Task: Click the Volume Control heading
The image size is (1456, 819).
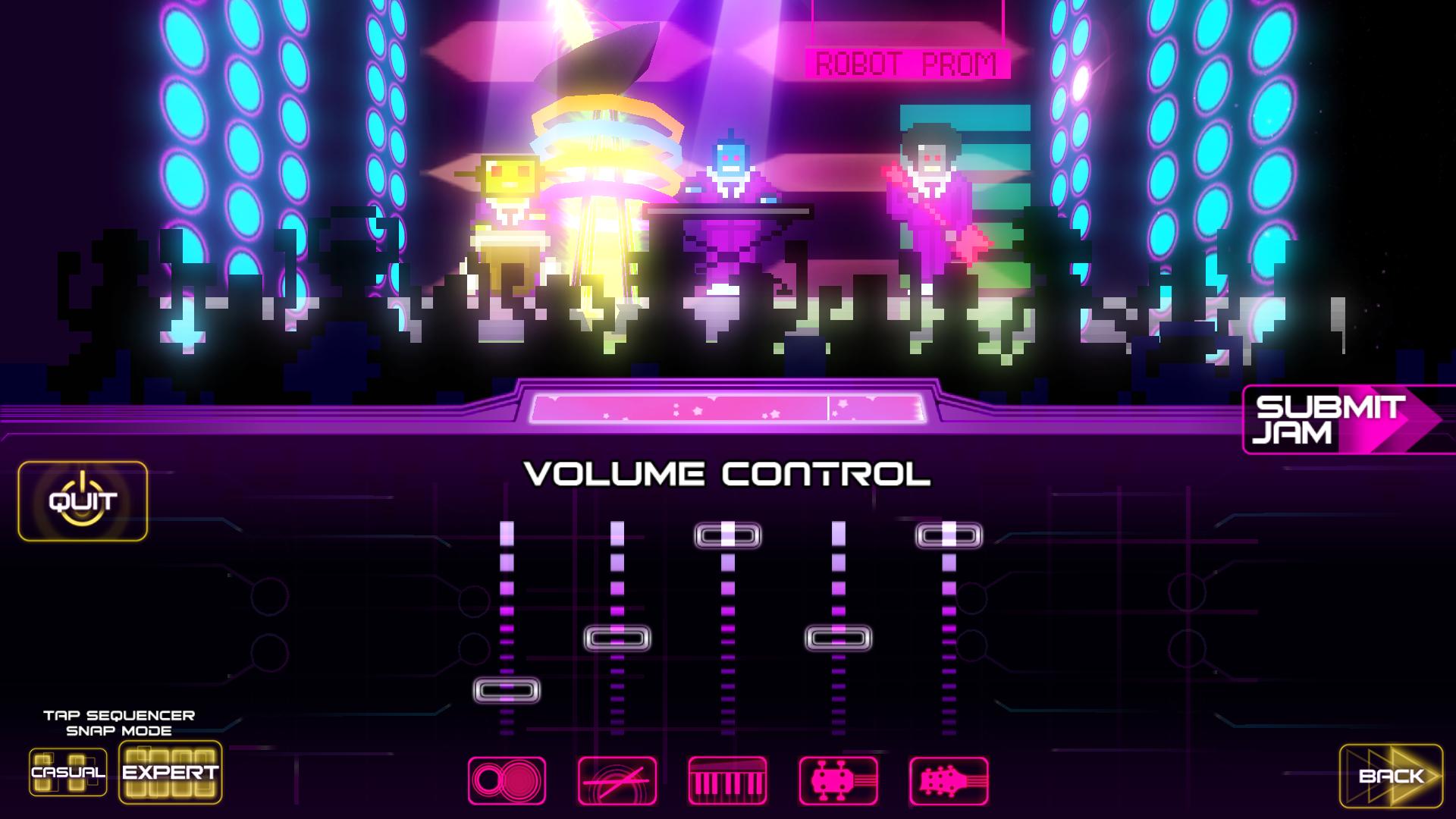Action: point(728,472)
